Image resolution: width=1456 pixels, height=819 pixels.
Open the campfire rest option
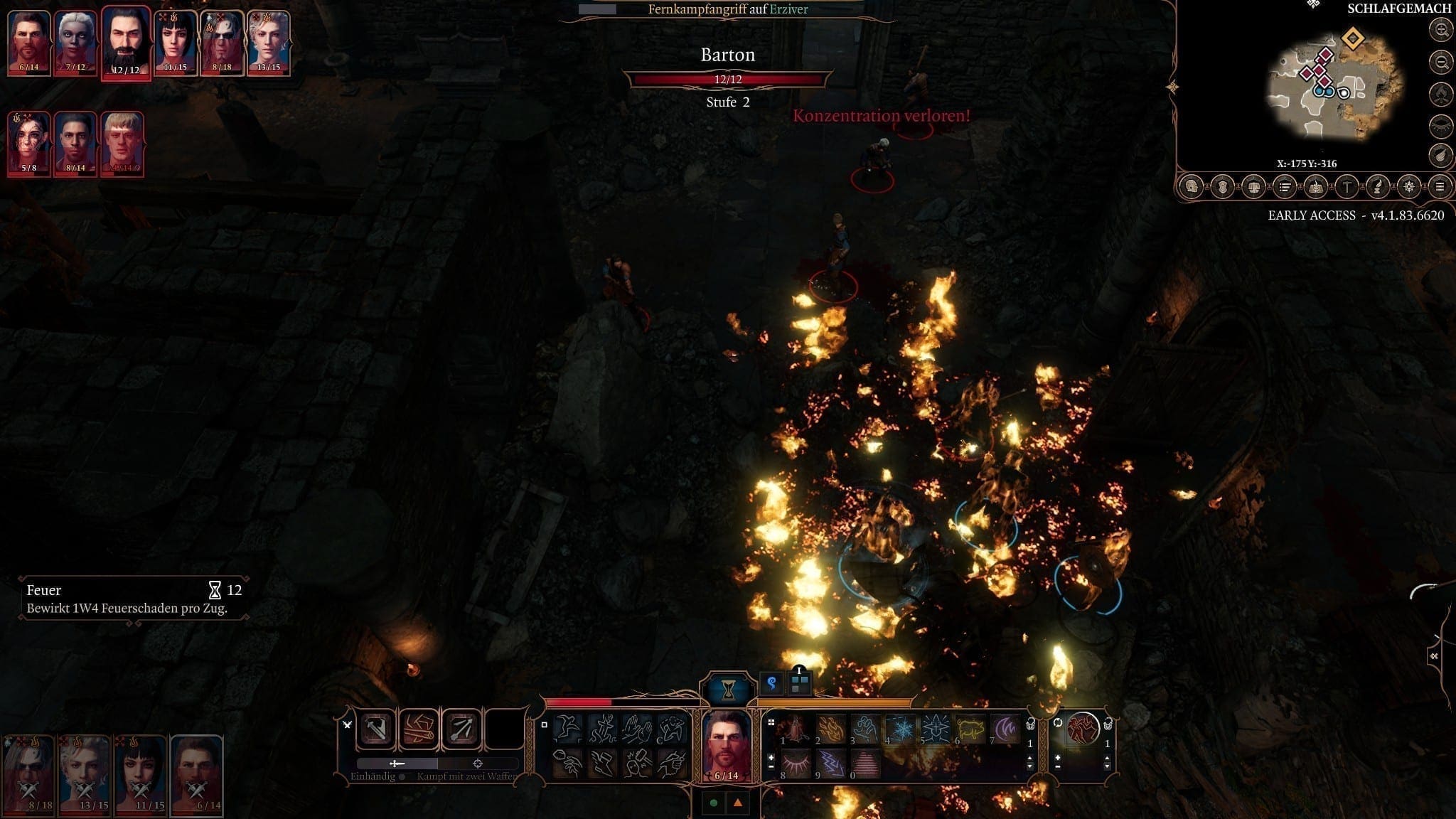(1441, 95)
